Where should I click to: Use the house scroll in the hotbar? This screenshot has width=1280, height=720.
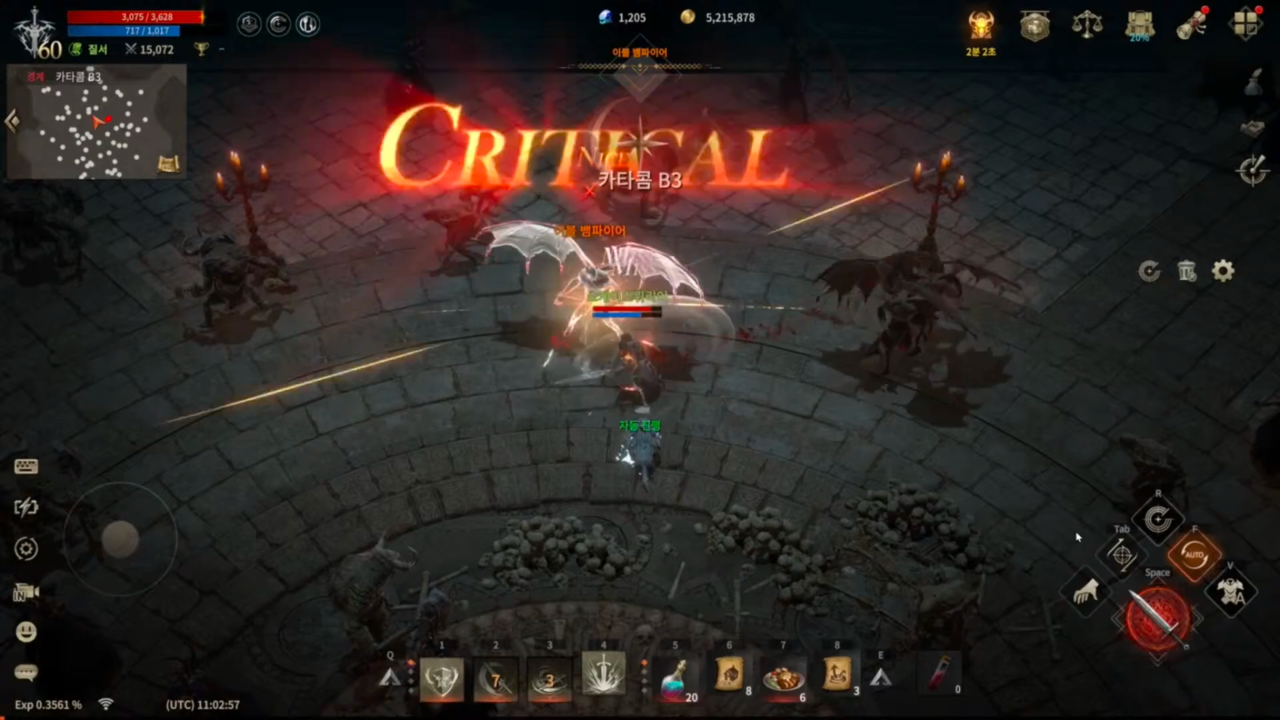729,675
